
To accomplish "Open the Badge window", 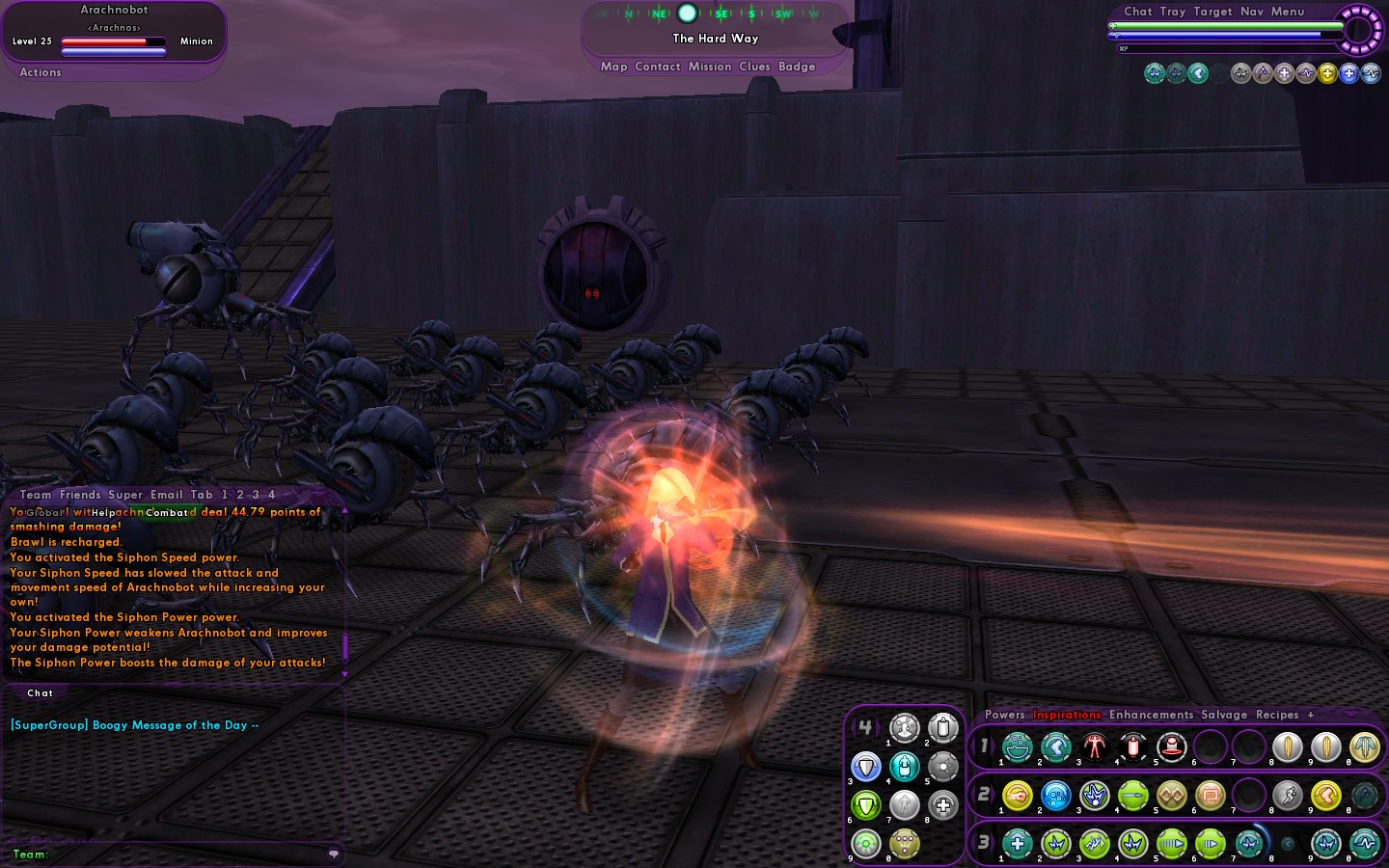I will click(797, 67).
